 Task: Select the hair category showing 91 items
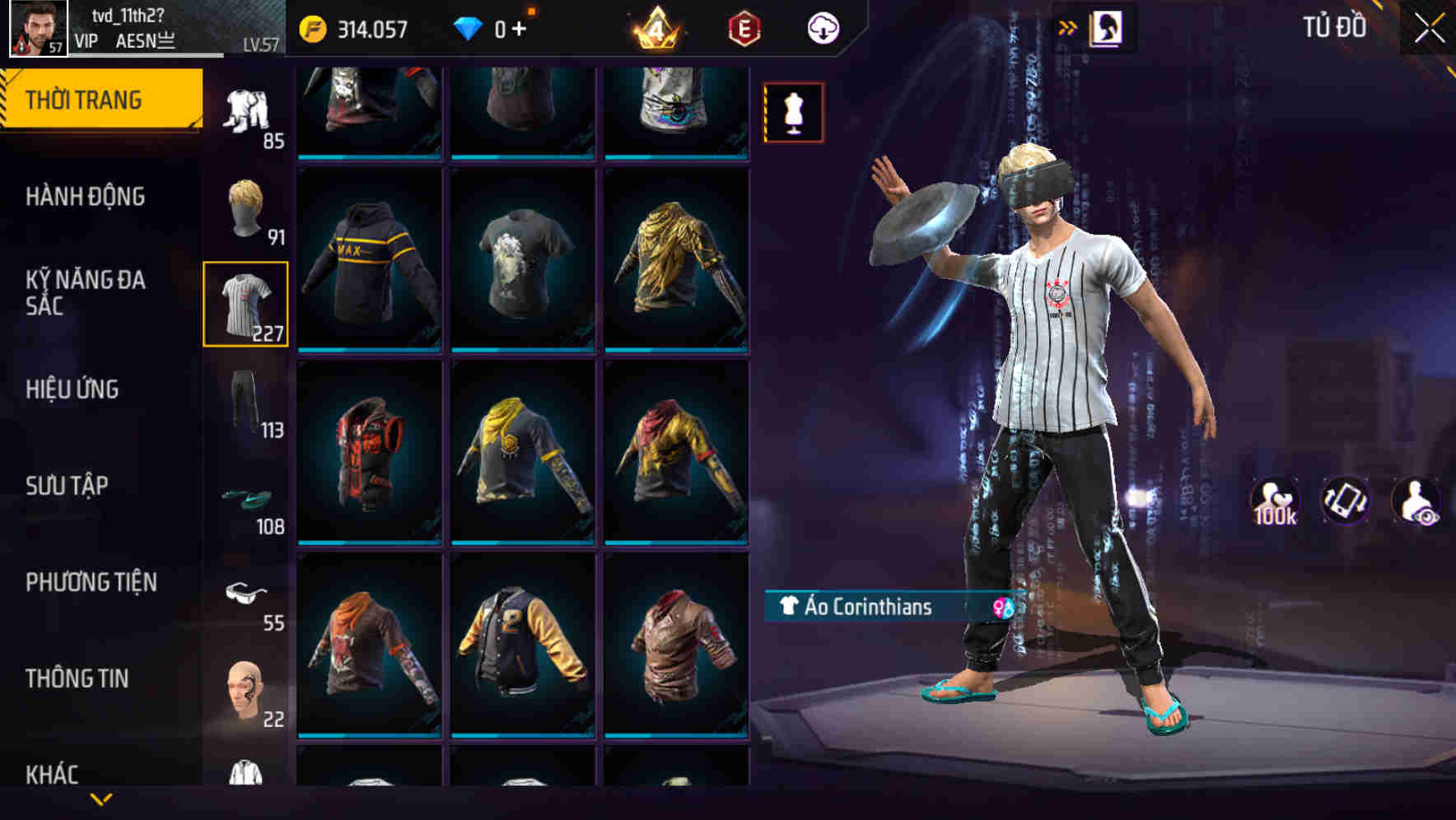[246, 208]
